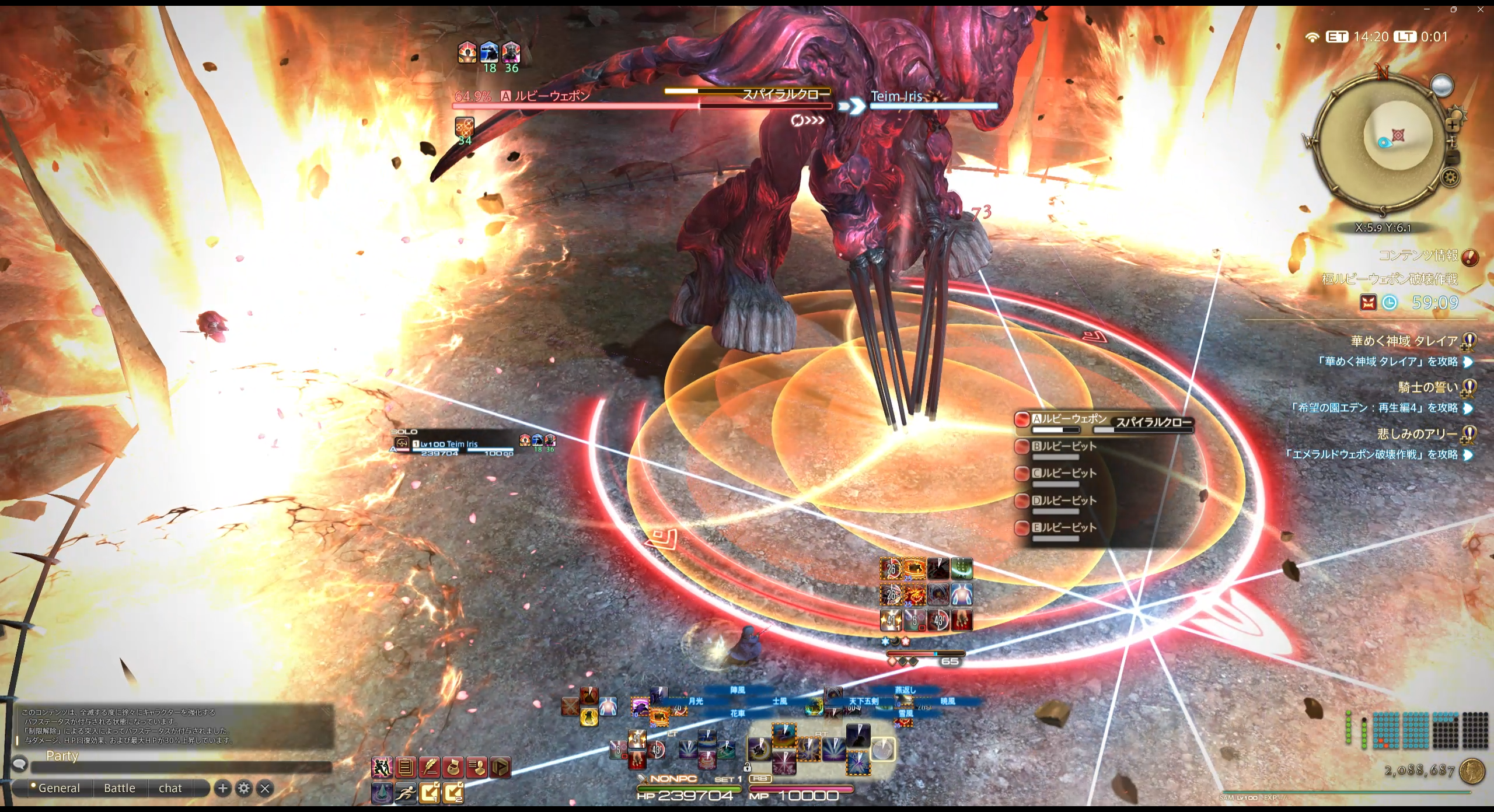
Task: Zoom in the minimap with plus button
Action: pyautogui.click(x=1453, y=124)
